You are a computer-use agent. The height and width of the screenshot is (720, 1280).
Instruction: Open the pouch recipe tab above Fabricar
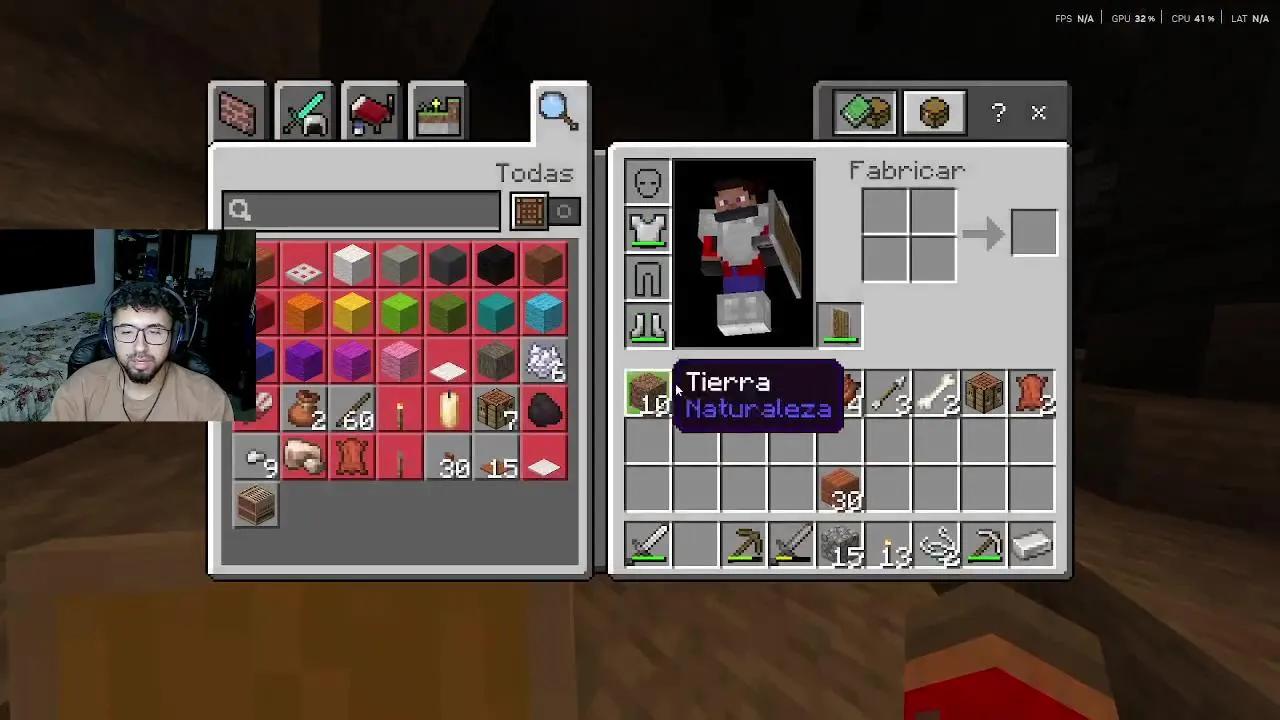[934, 112]
